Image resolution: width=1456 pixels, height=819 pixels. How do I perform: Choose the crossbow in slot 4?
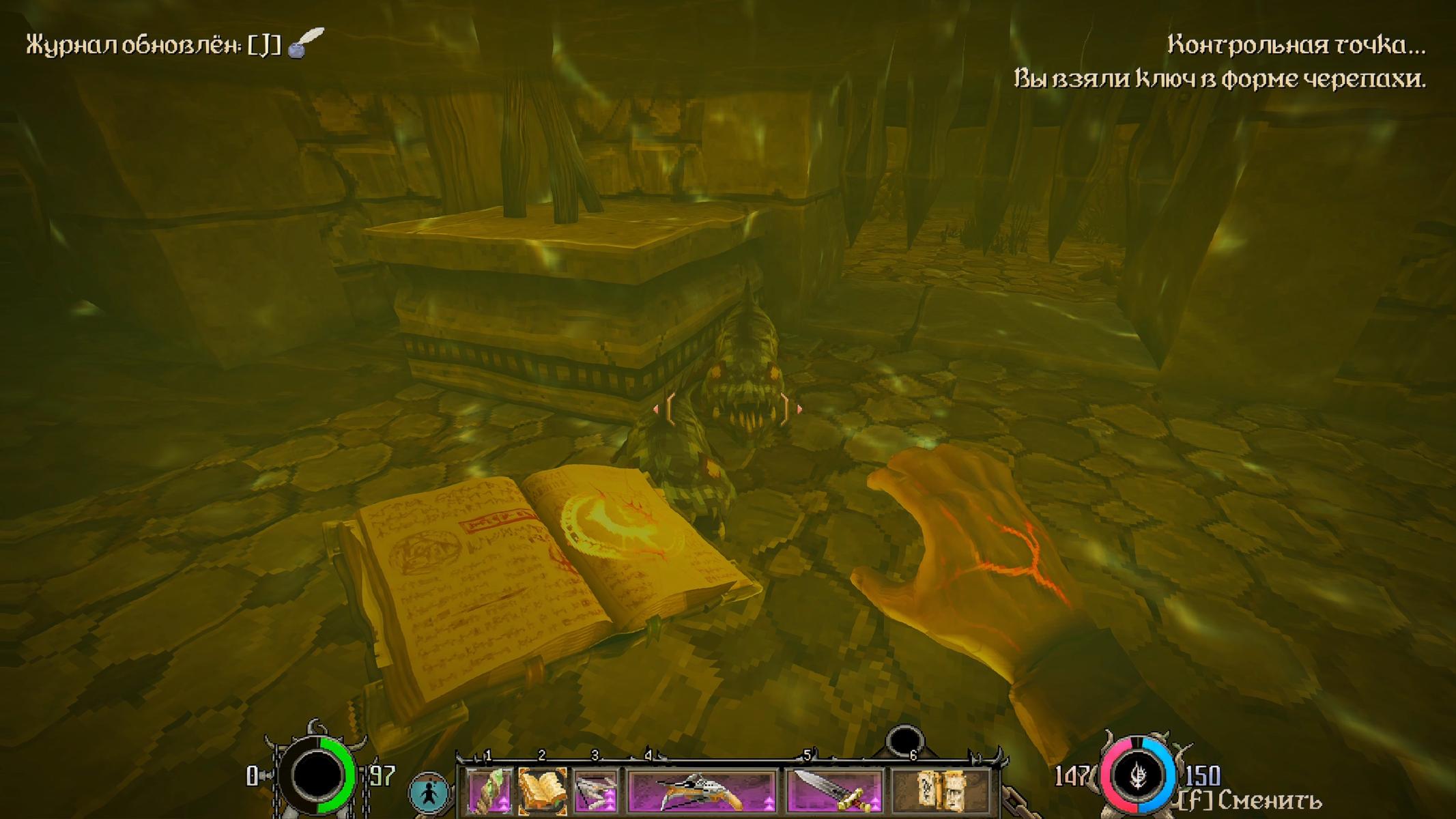[x=702, y=792]
